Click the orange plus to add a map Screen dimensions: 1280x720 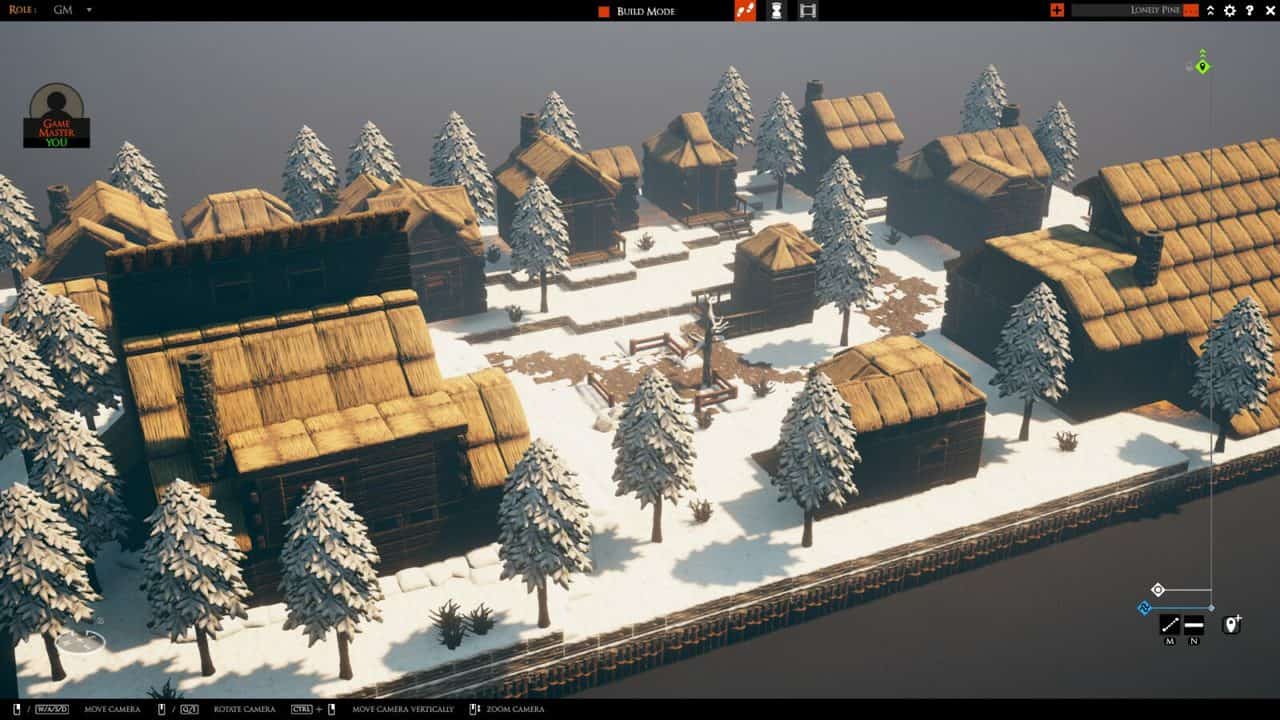(x=1058, y=10)
